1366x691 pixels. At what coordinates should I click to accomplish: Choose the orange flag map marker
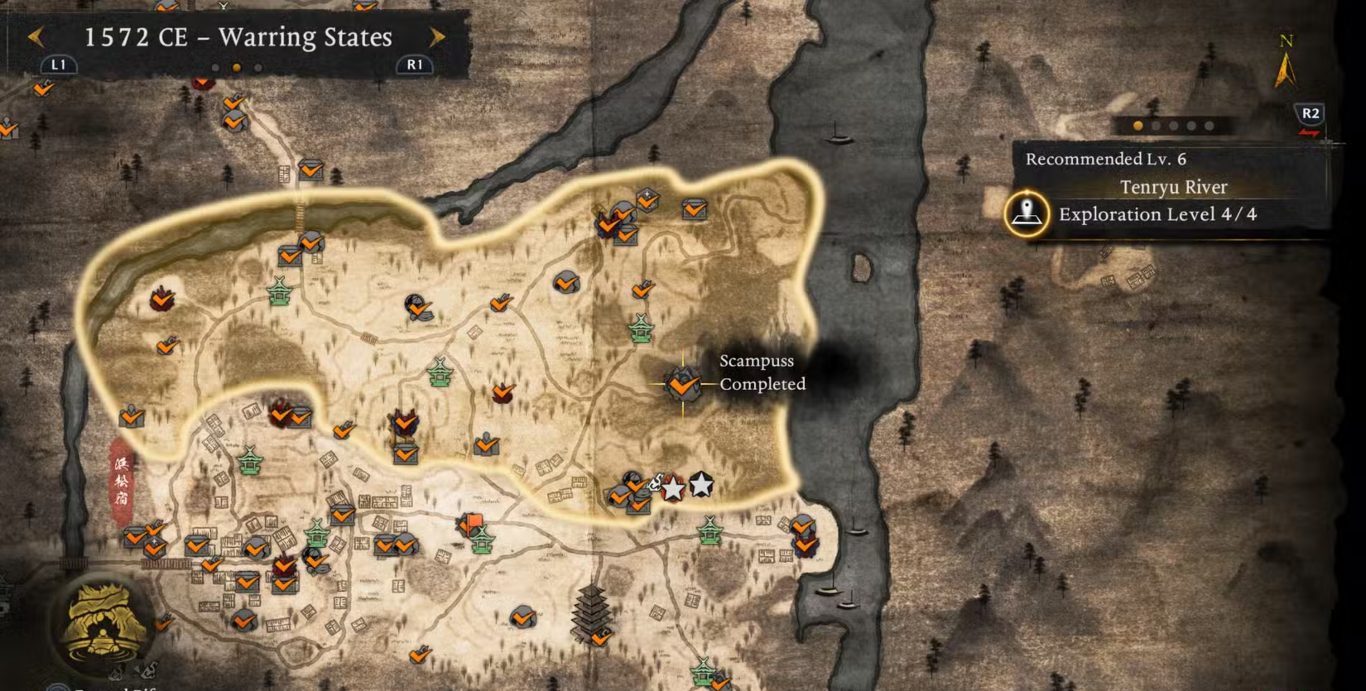(471, 523)
